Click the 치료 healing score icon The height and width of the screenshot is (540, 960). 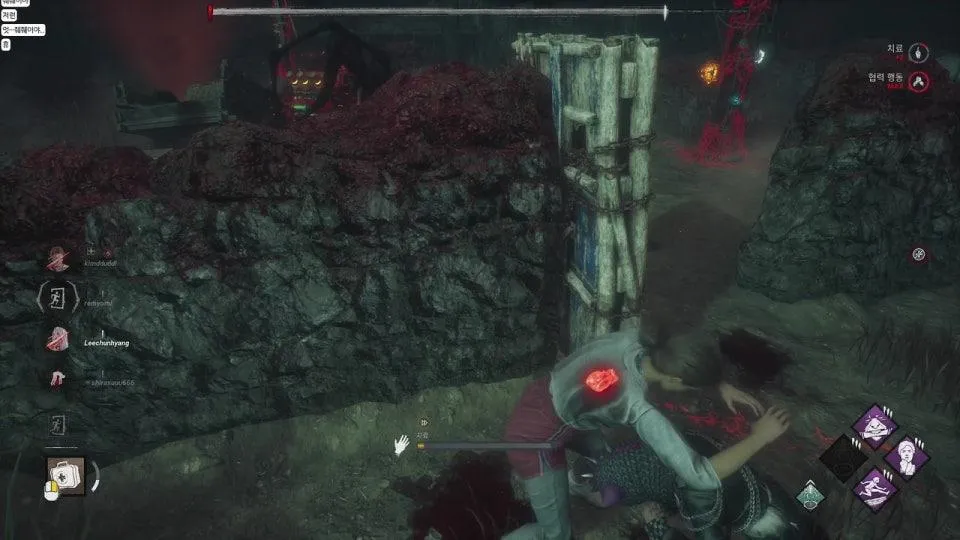920,51
